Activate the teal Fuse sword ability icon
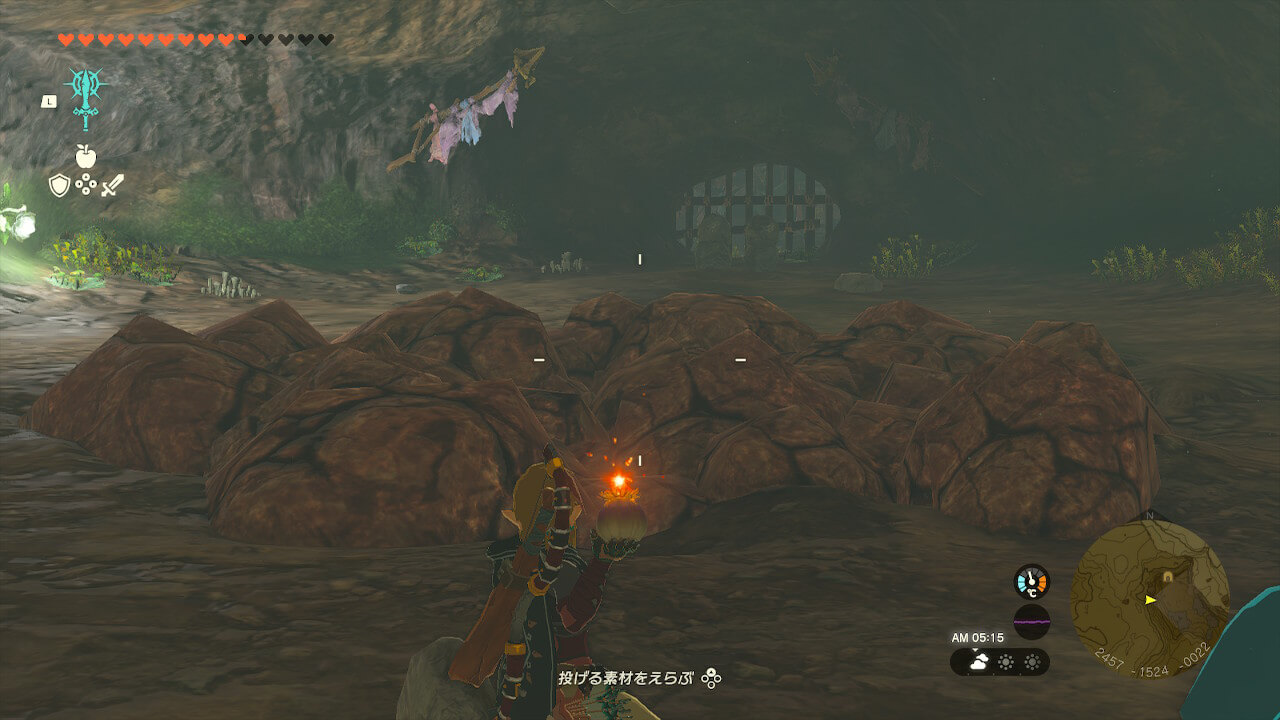The width and height of the screenshot is (1280, 720). tap(86, 95)
